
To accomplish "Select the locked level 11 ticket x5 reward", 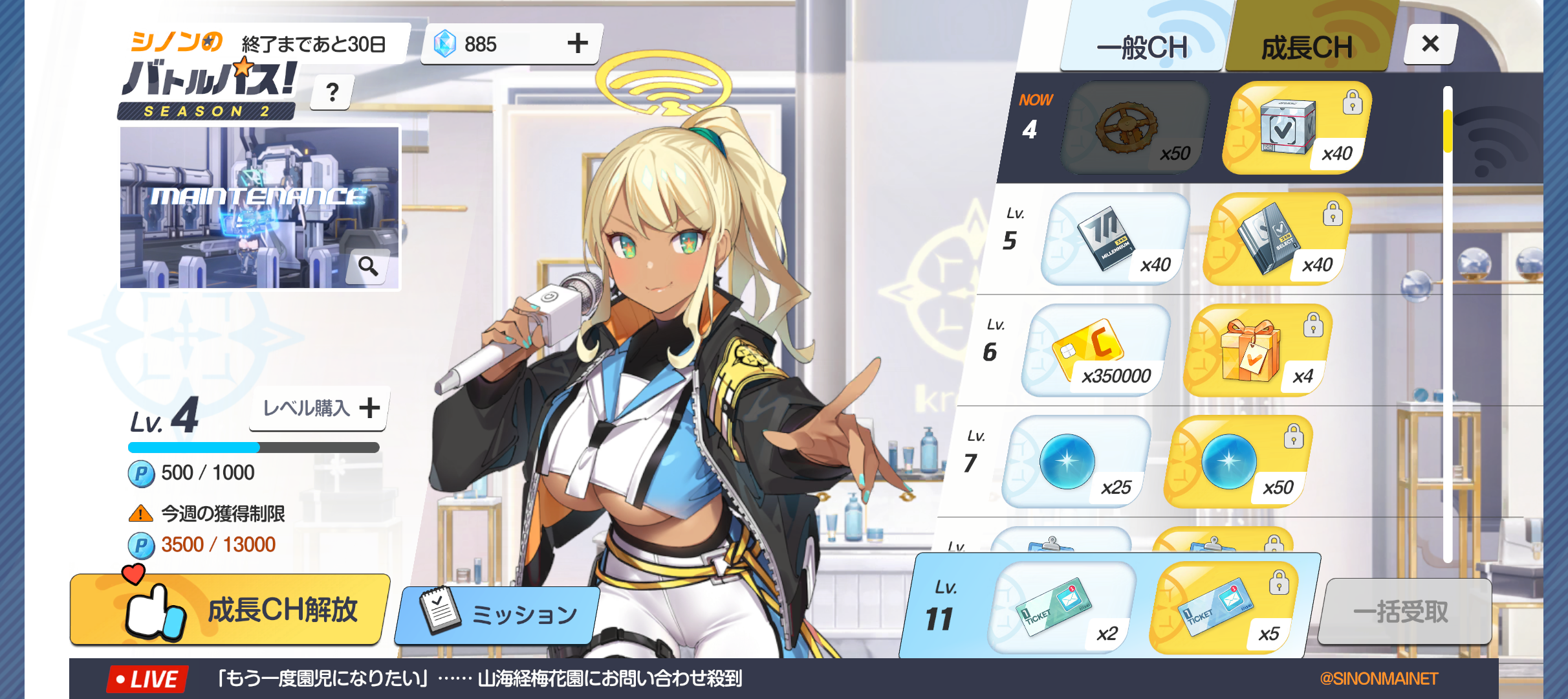I will (x=1223, y=608).
